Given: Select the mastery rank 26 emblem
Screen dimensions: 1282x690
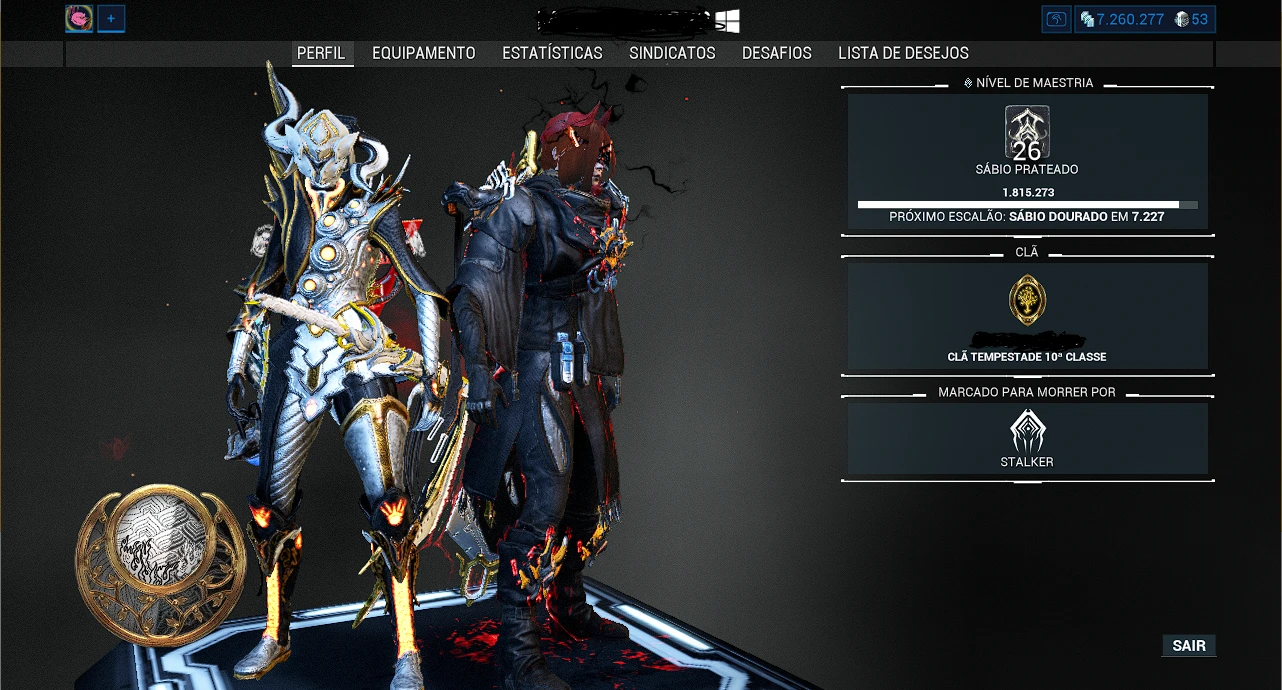Looking at the screenshot, I should tap(1027, 134).
